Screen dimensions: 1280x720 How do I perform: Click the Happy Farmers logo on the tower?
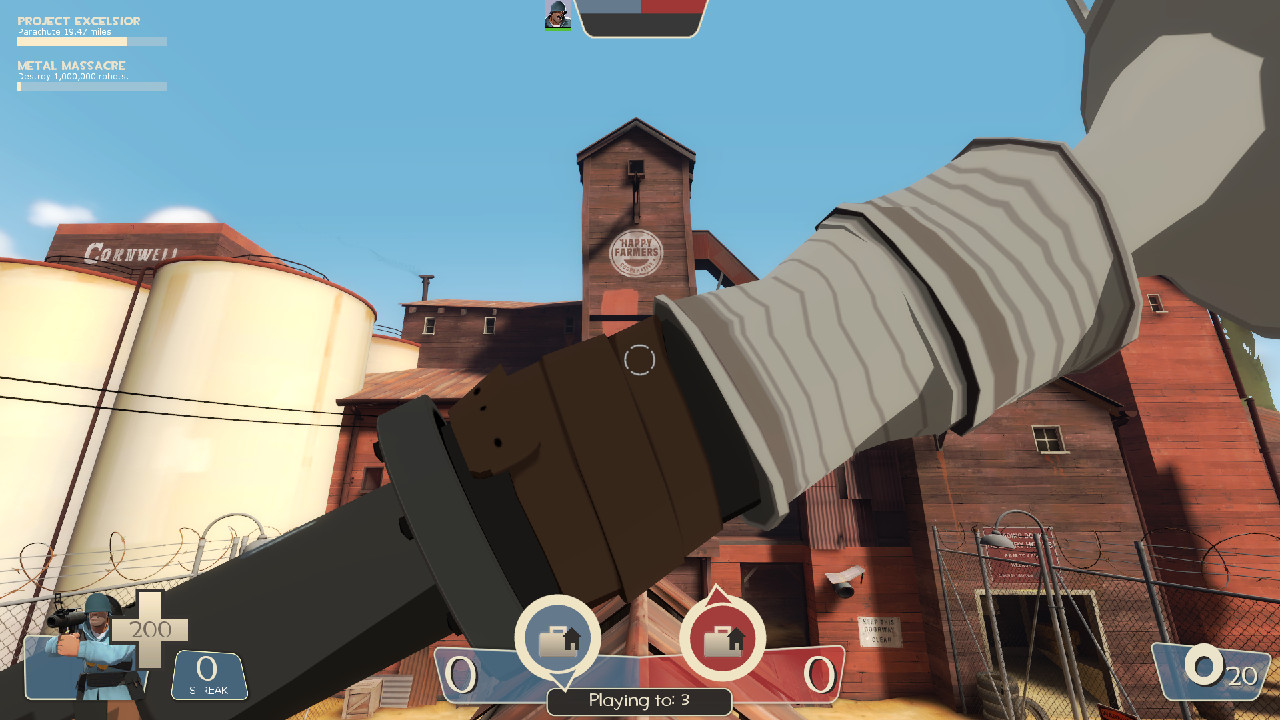(639, 252)
